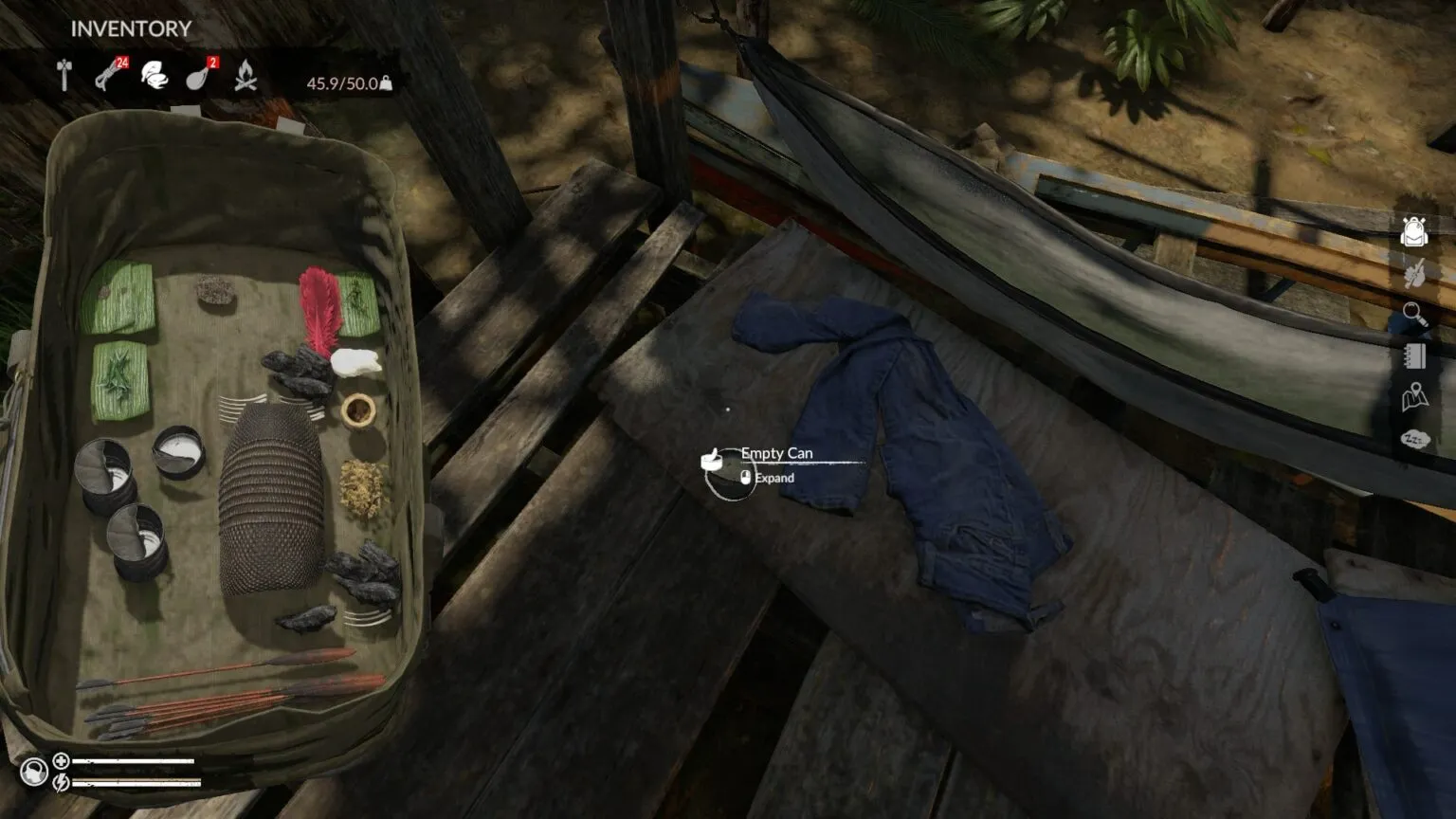
Task: Select the sleep Zzz icon
Action: point(1414,439)
